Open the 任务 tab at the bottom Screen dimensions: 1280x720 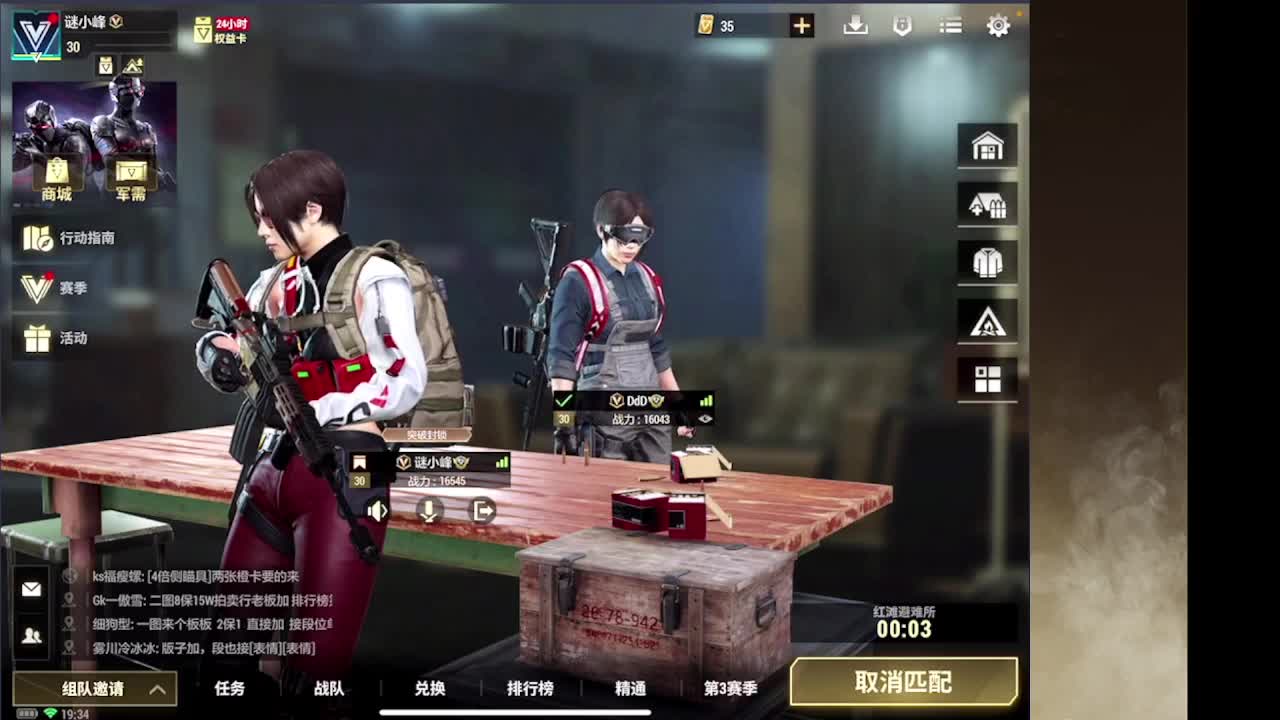tap(231, 689)
